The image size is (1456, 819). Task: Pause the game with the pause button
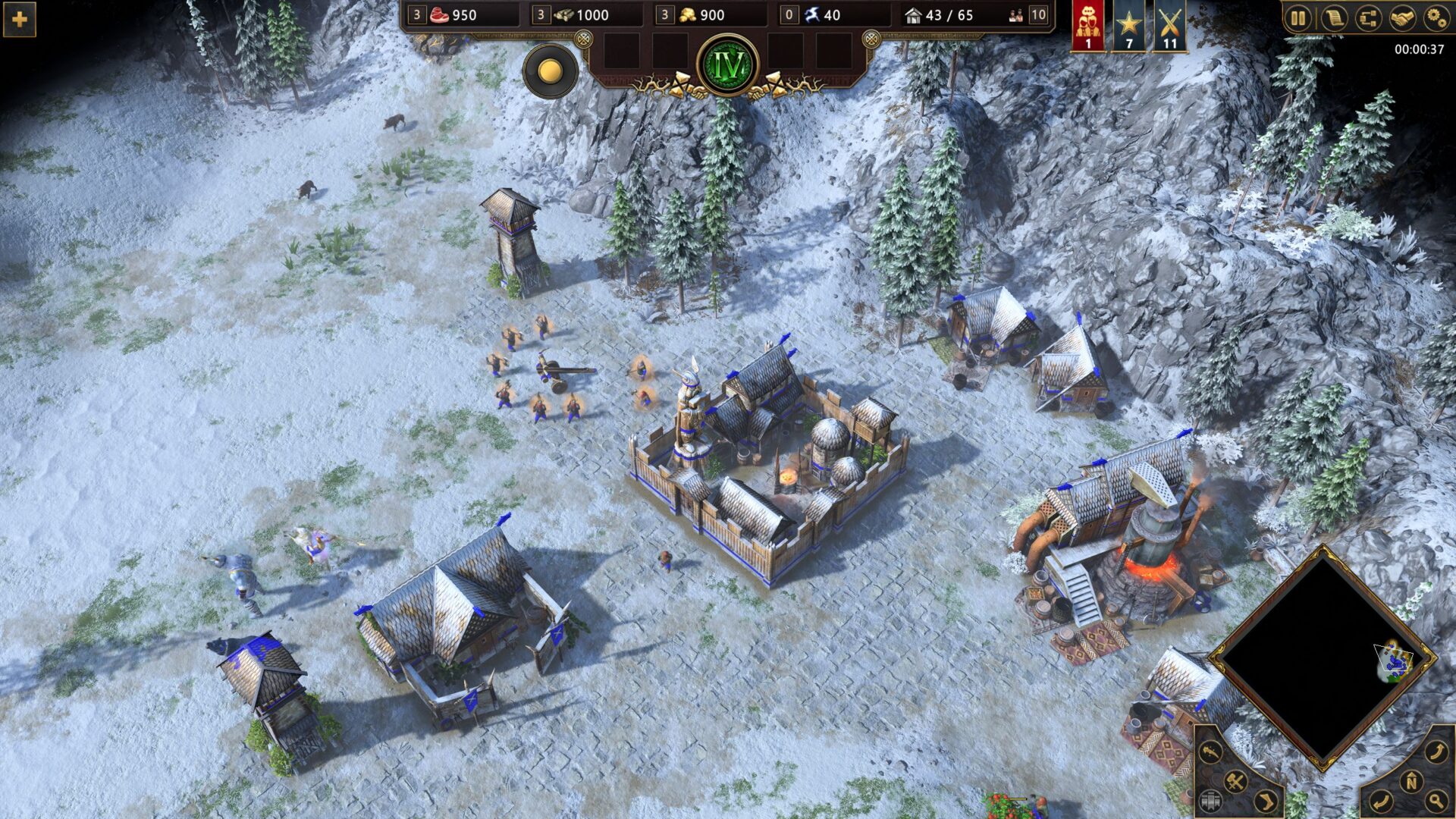click(x=1298, y=18)
